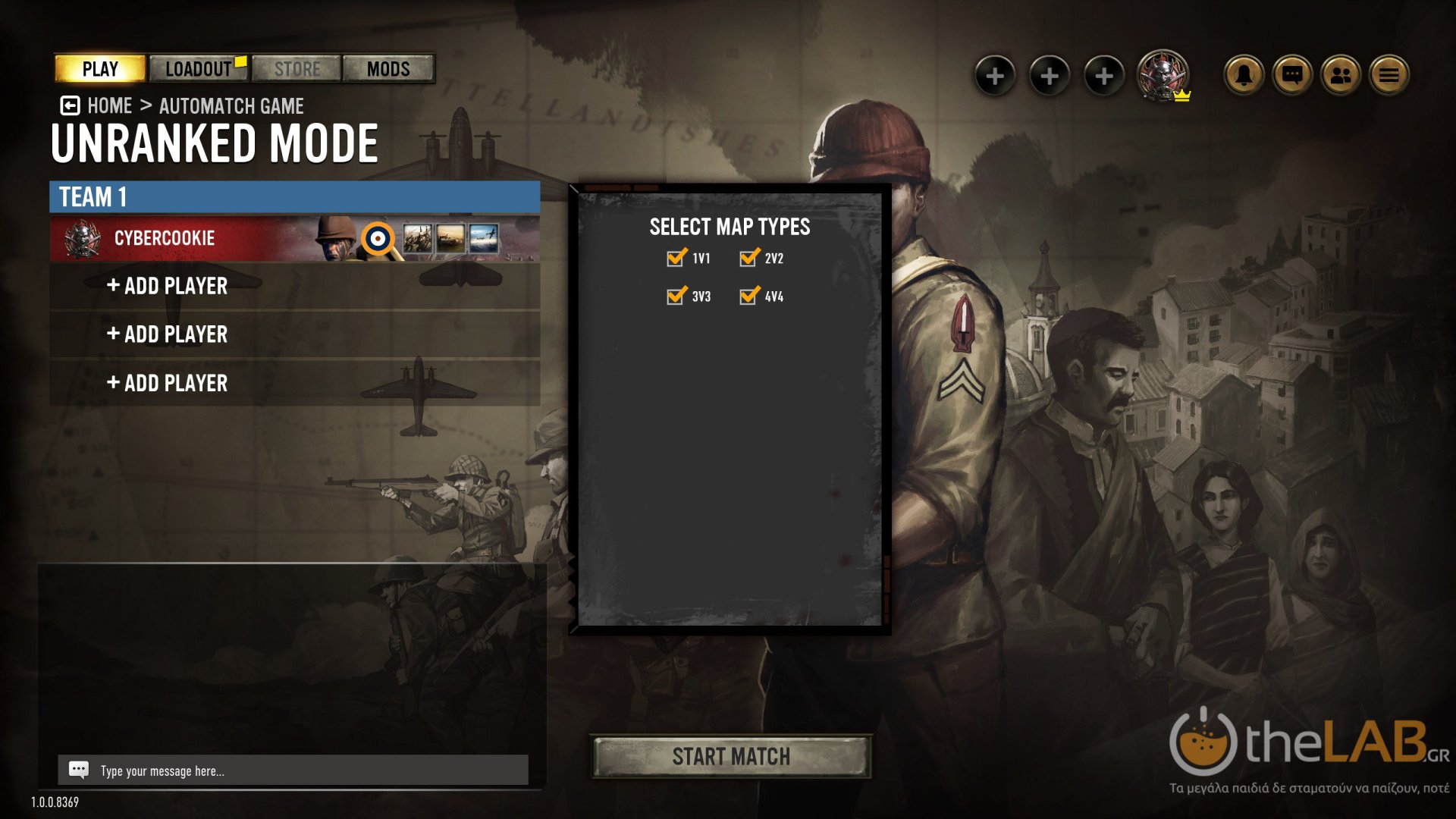Go back to Home breadcrumb

(110, 106)
